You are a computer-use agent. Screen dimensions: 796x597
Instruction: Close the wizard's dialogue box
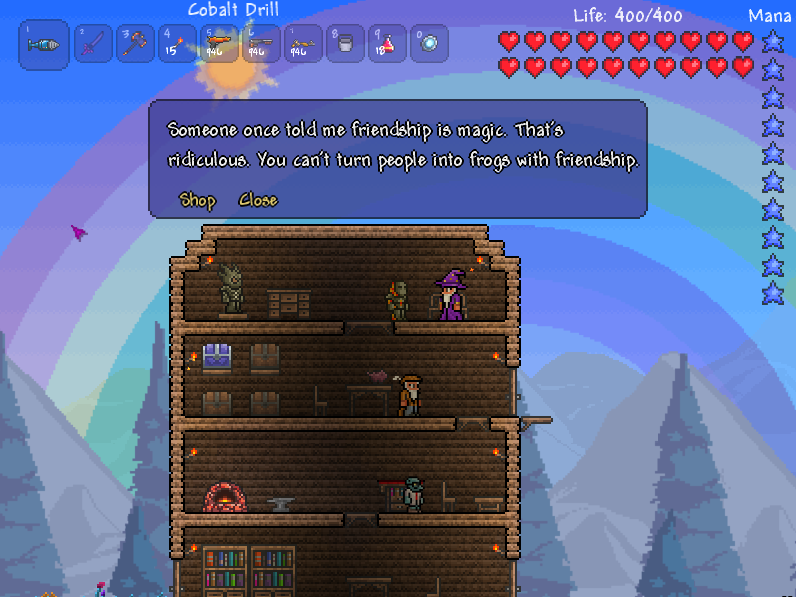258,200
